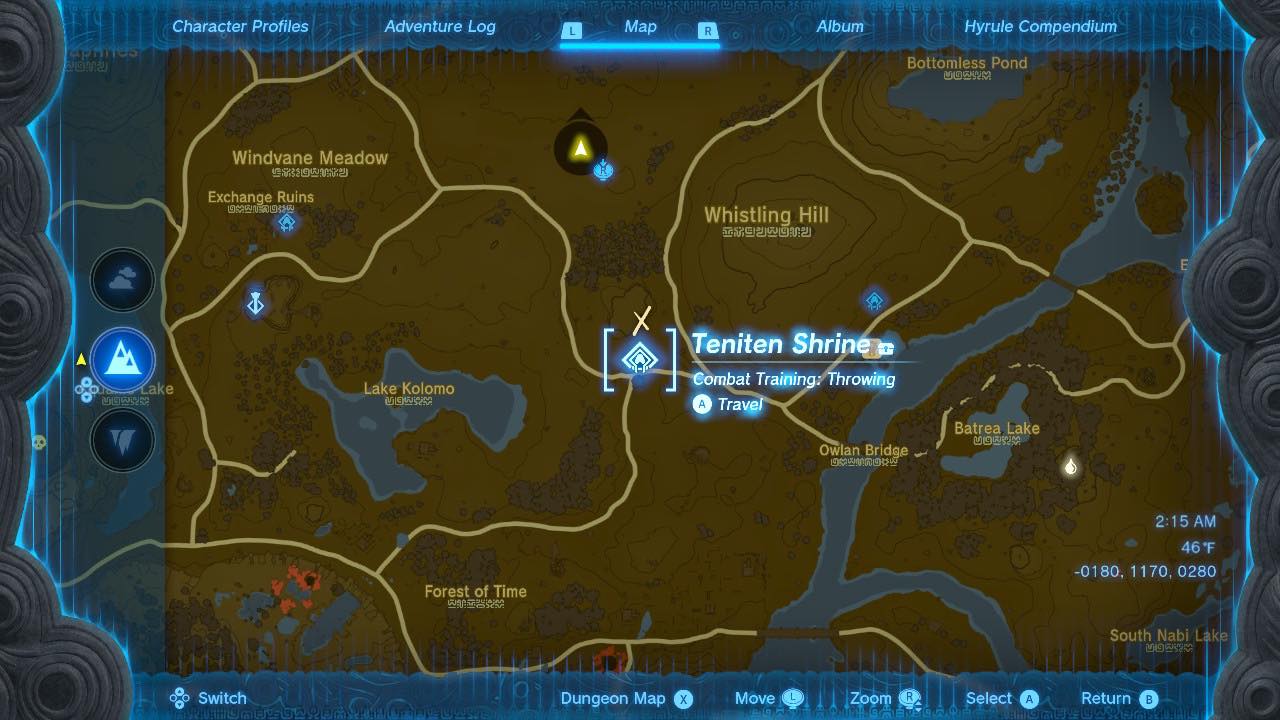Click the Skyview Tower icon with the yellow triangle

click(x=581, y=146)
